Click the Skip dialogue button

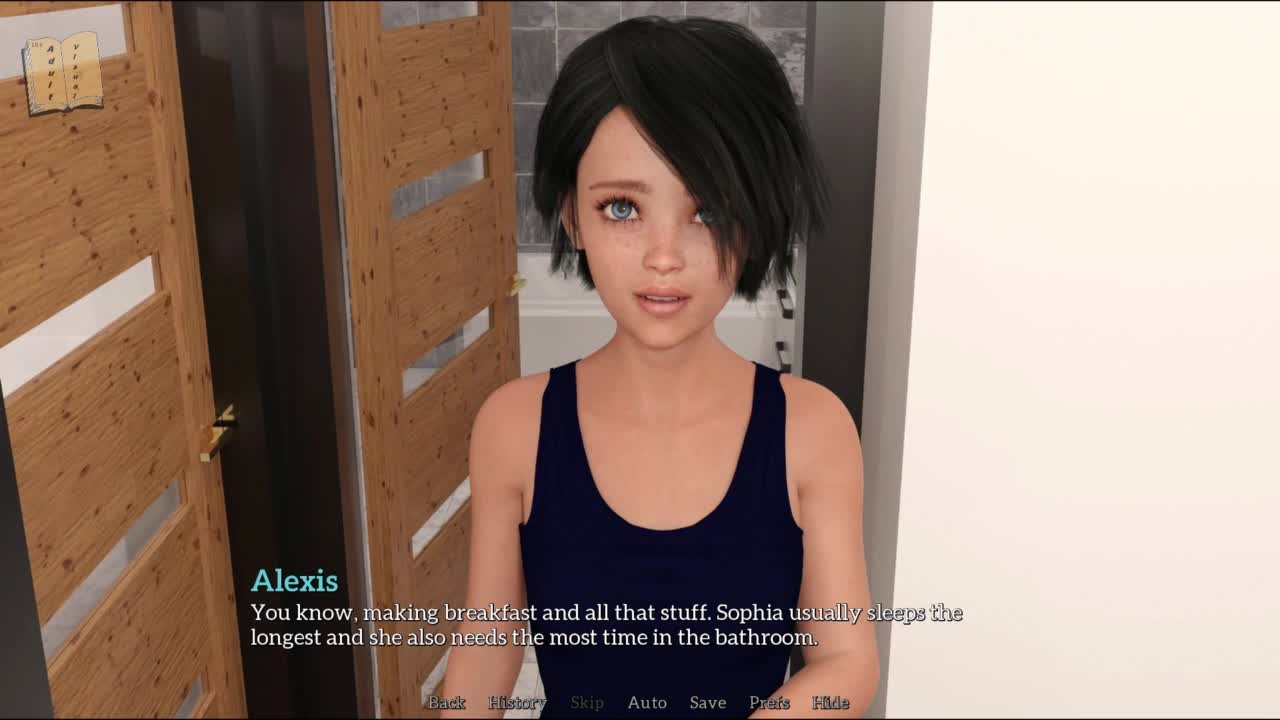[x=587, y=703]
